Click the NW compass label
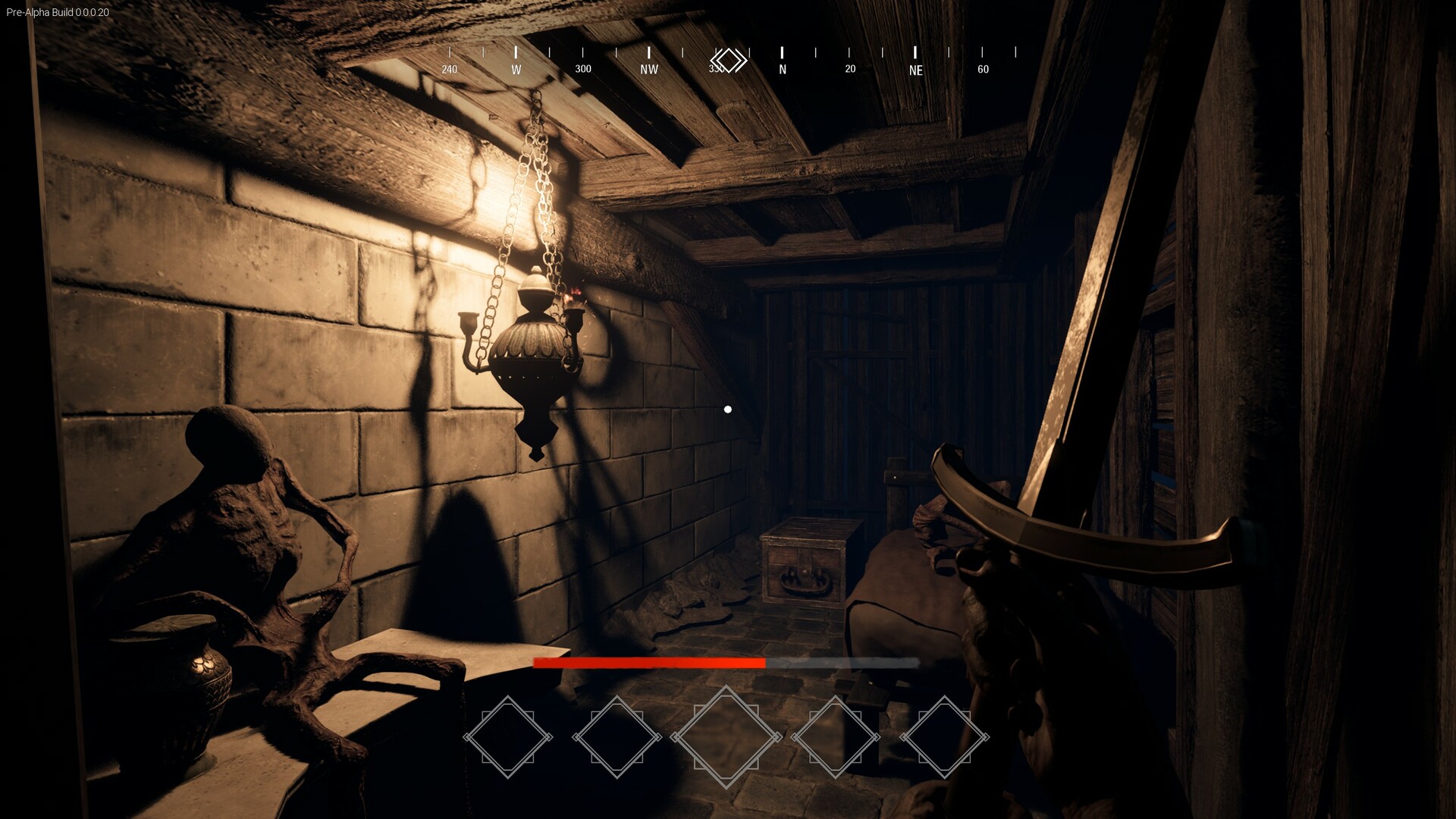The height and width of the screenshot is (819, 1456). click(x=648, y=68)
